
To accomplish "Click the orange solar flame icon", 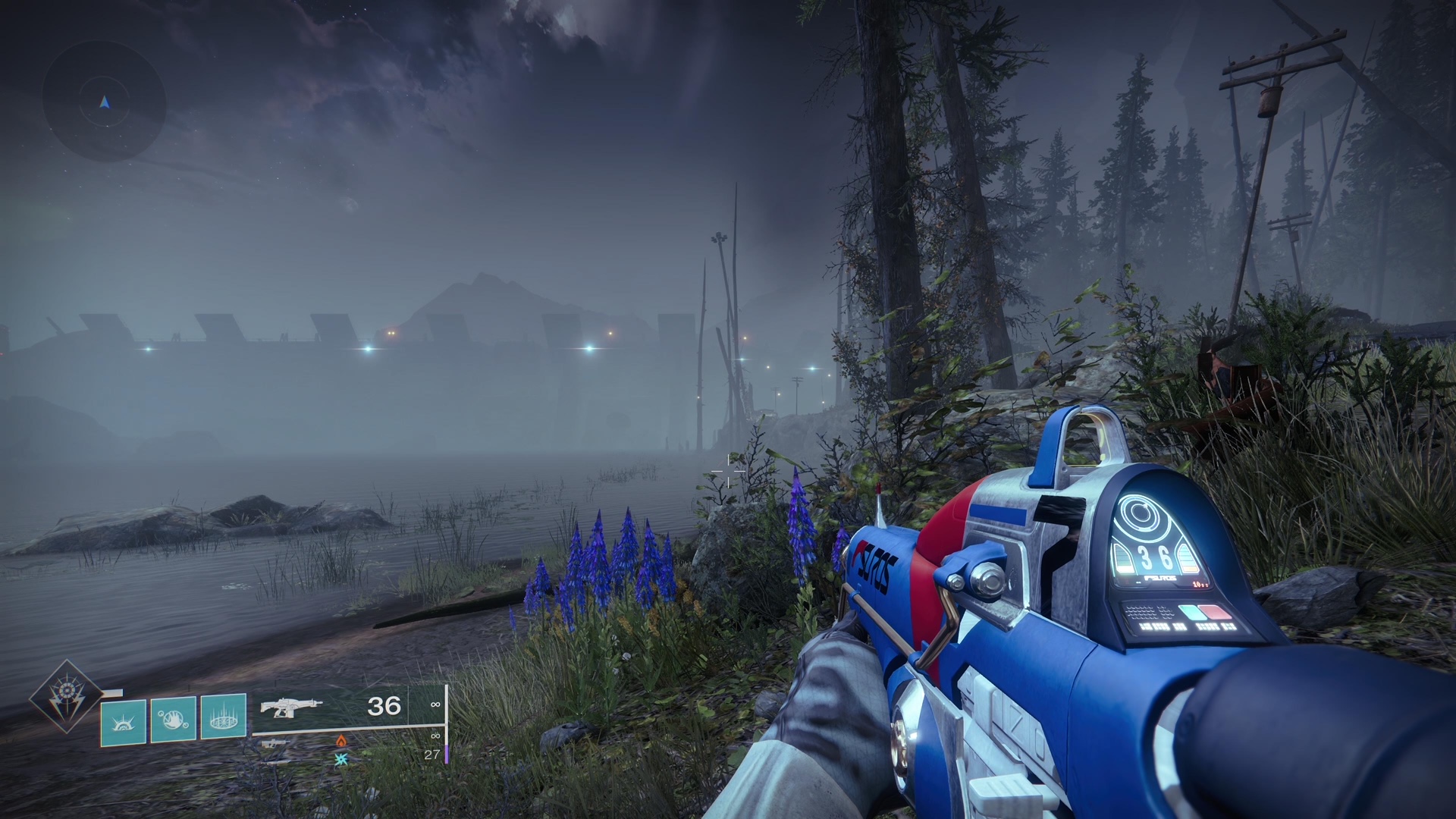I will (x=340, y=740).
